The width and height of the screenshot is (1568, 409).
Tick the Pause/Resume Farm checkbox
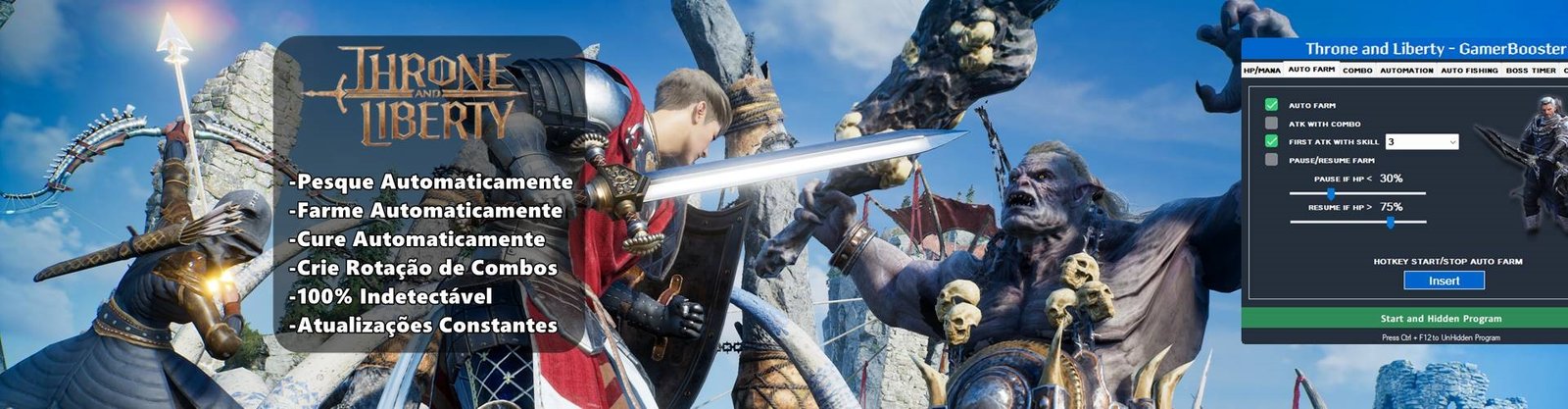coord(1271,160)
